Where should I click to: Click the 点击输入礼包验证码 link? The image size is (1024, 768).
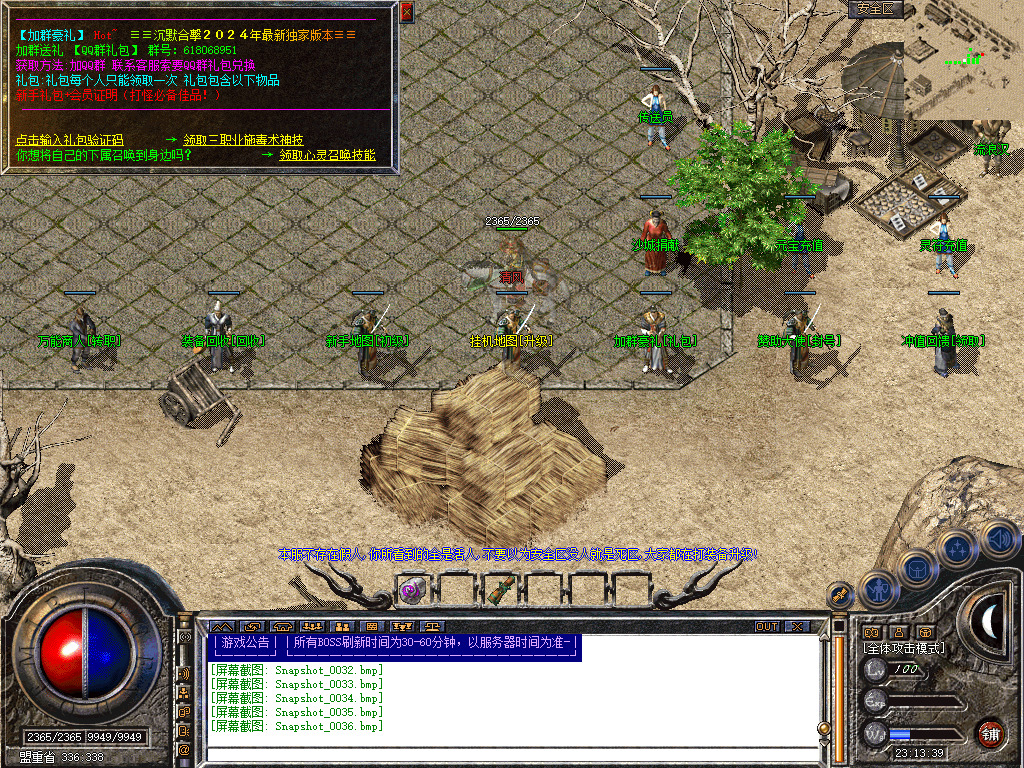(69, 141)
